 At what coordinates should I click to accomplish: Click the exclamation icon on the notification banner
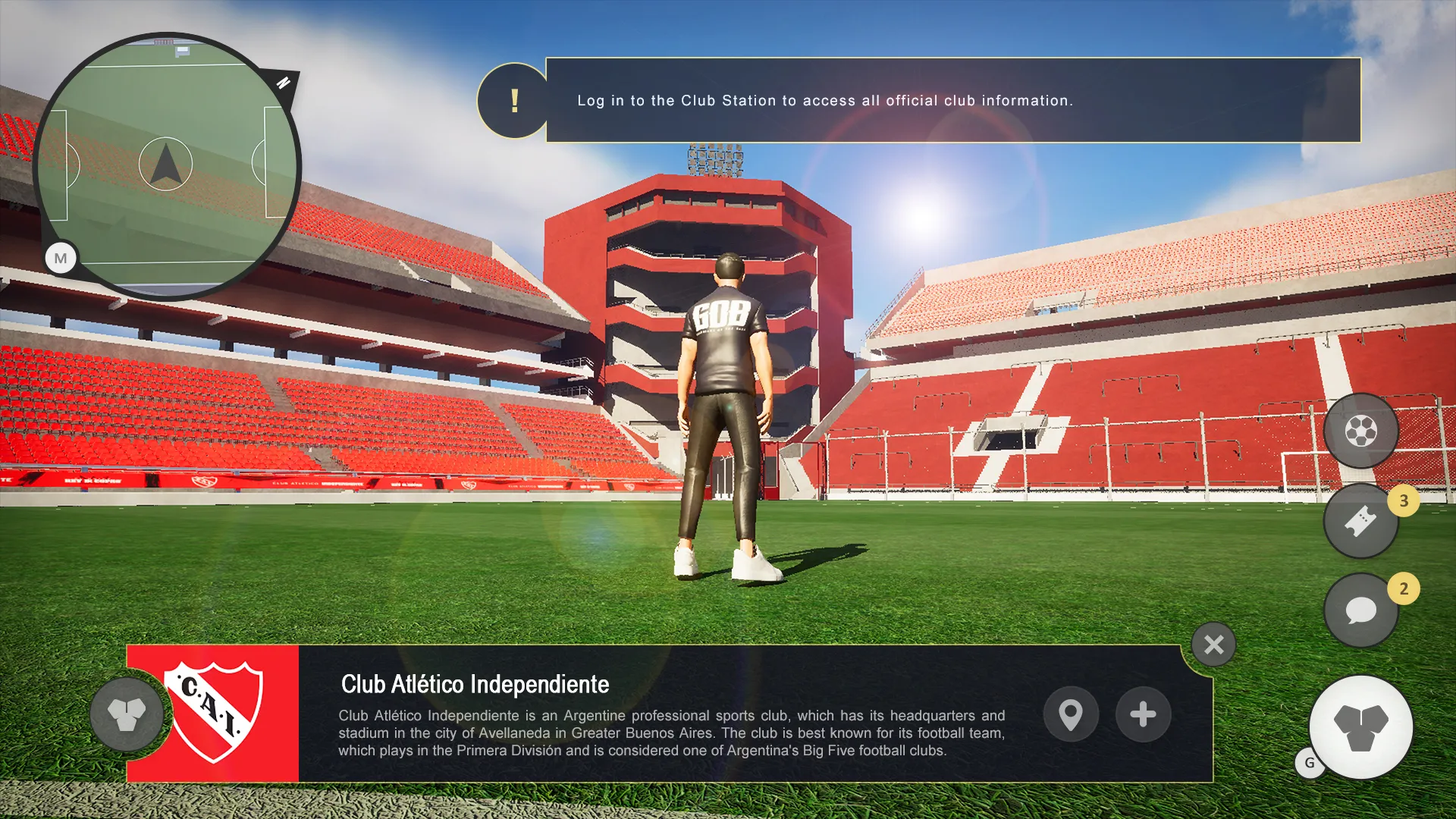(515, 99)
